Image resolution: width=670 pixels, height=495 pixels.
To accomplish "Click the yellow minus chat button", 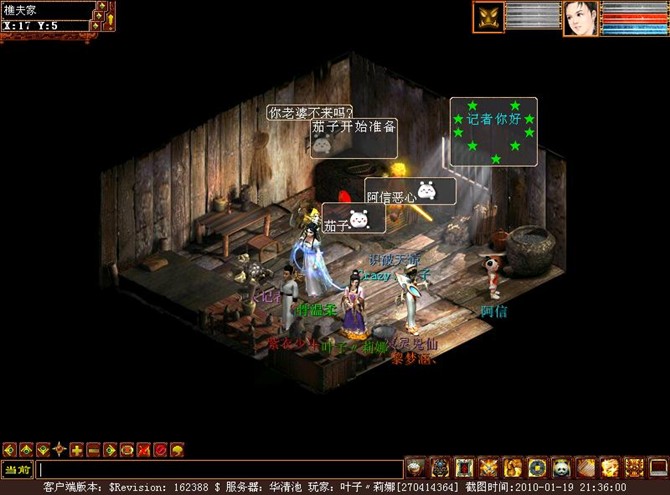I will click(93, 449).
